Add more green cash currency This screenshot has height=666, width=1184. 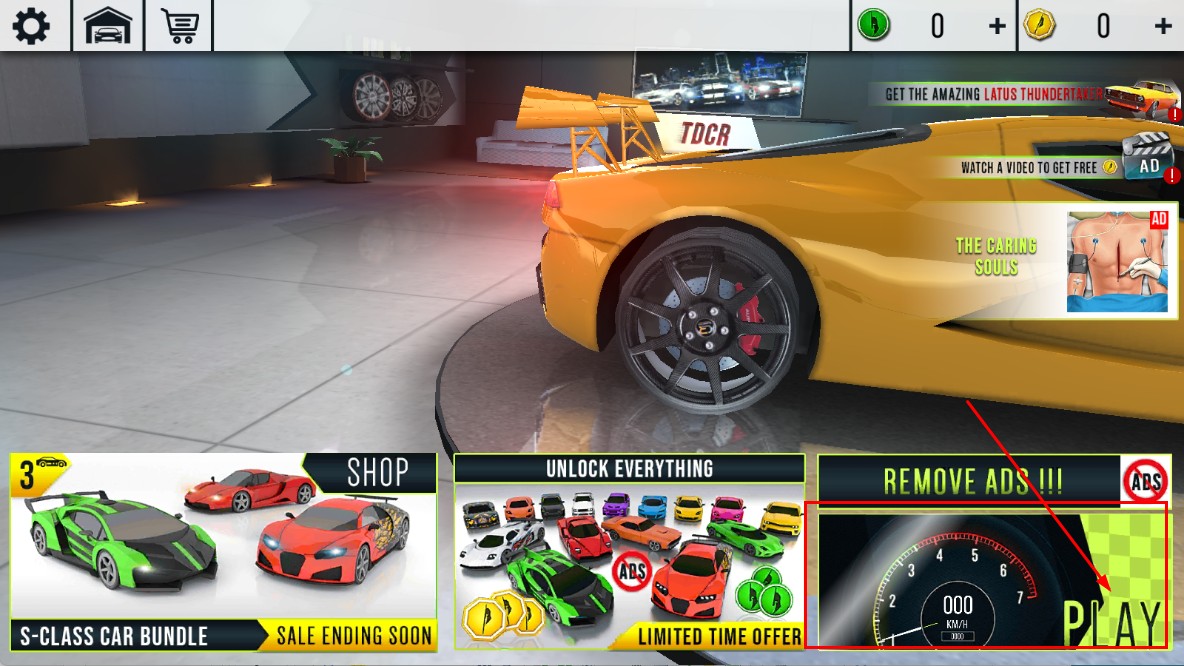997,26
